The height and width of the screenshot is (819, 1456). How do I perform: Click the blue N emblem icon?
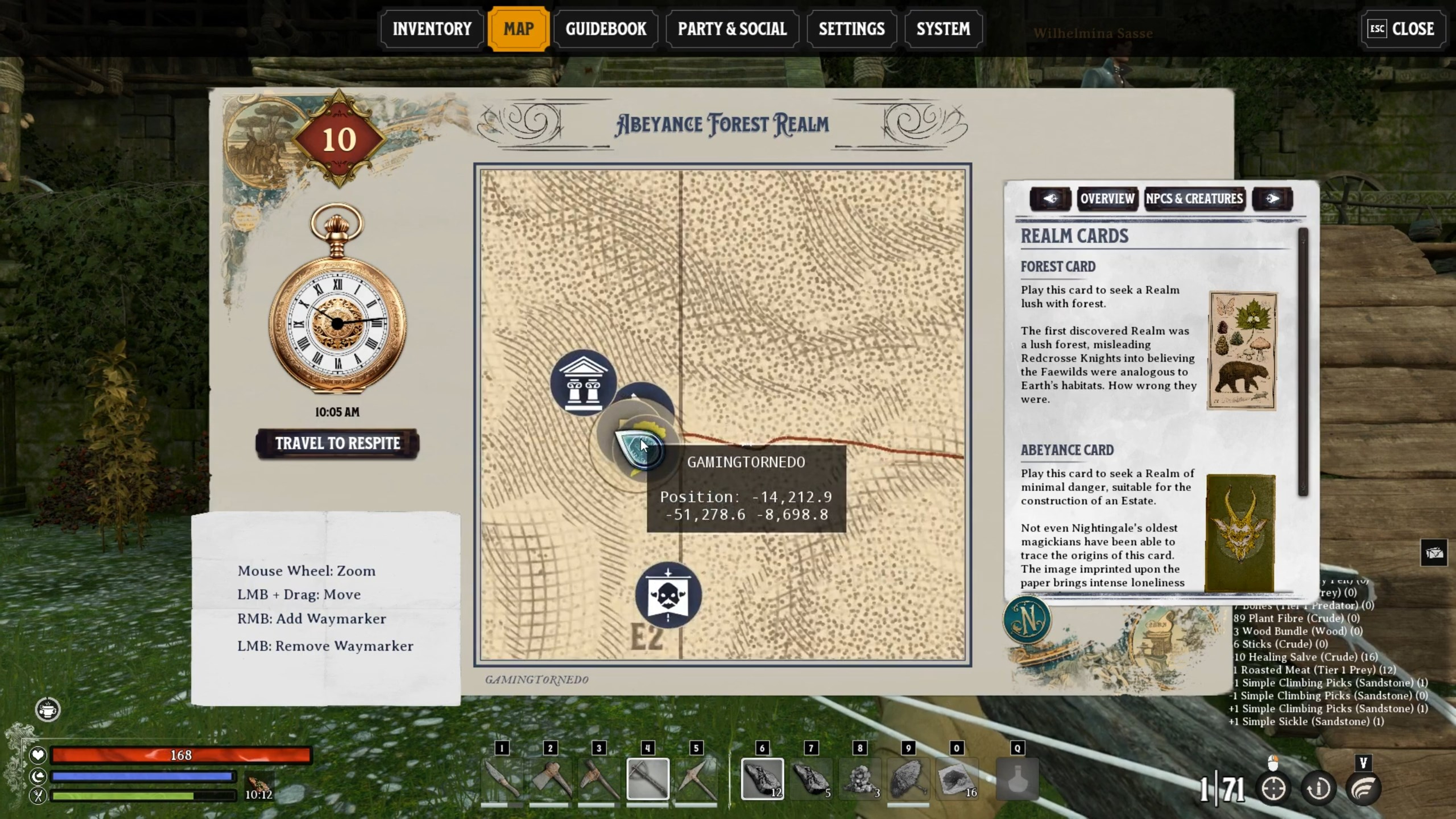1027,620
